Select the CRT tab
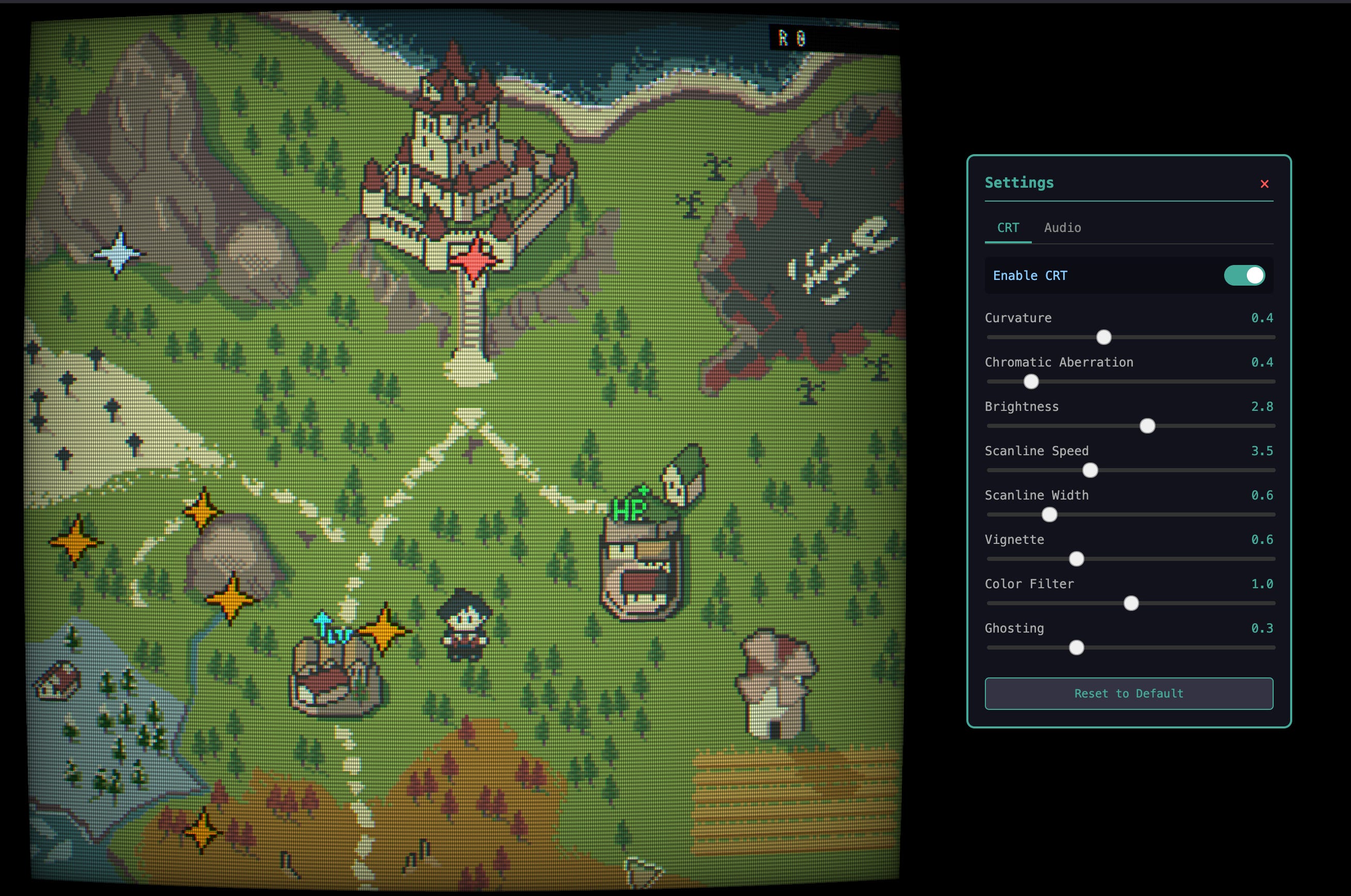This screenshot has height=896, width=1351. (1008, 227)
